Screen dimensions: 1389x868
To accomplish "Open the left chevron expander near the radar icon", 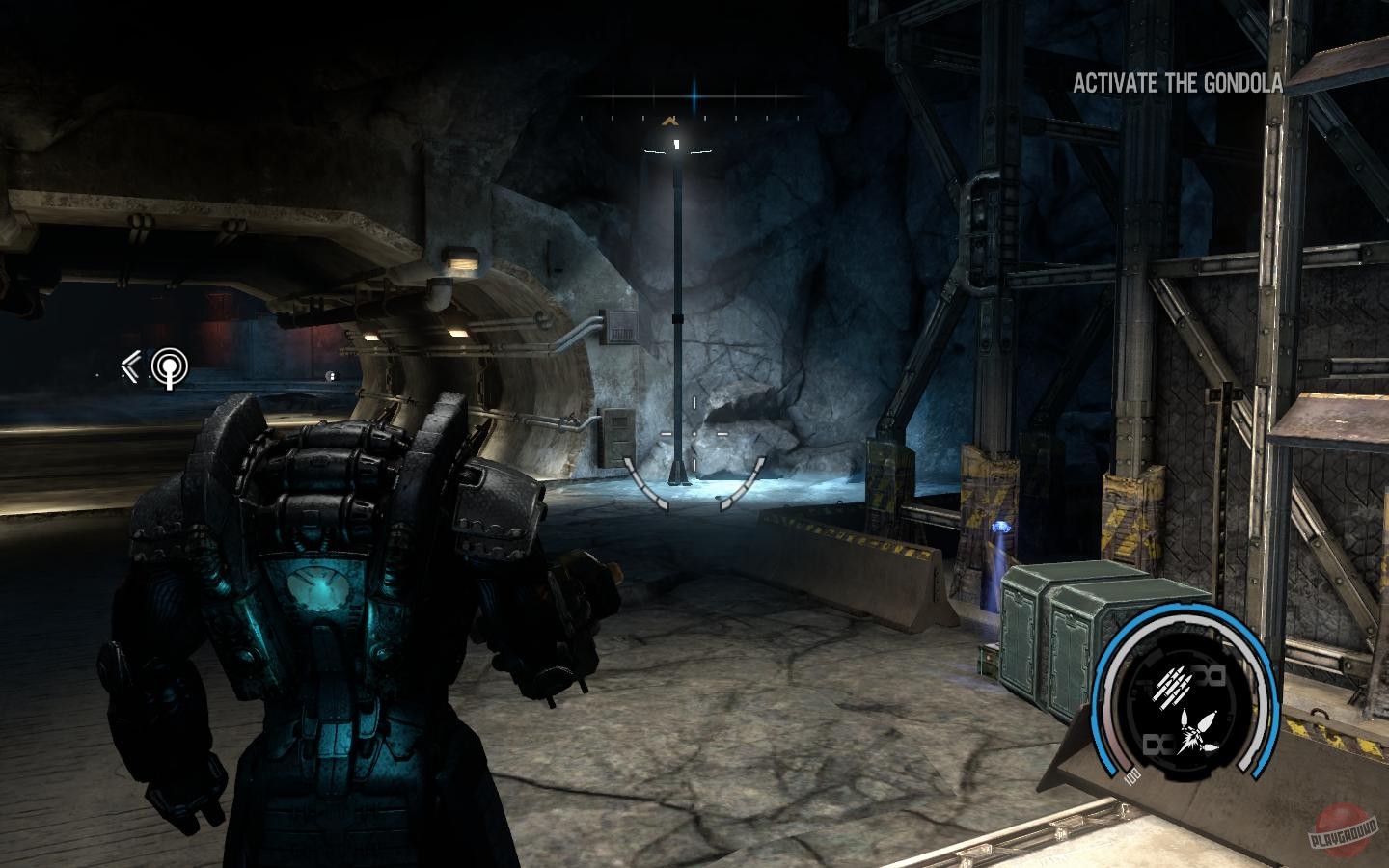I will click(130, 366).
